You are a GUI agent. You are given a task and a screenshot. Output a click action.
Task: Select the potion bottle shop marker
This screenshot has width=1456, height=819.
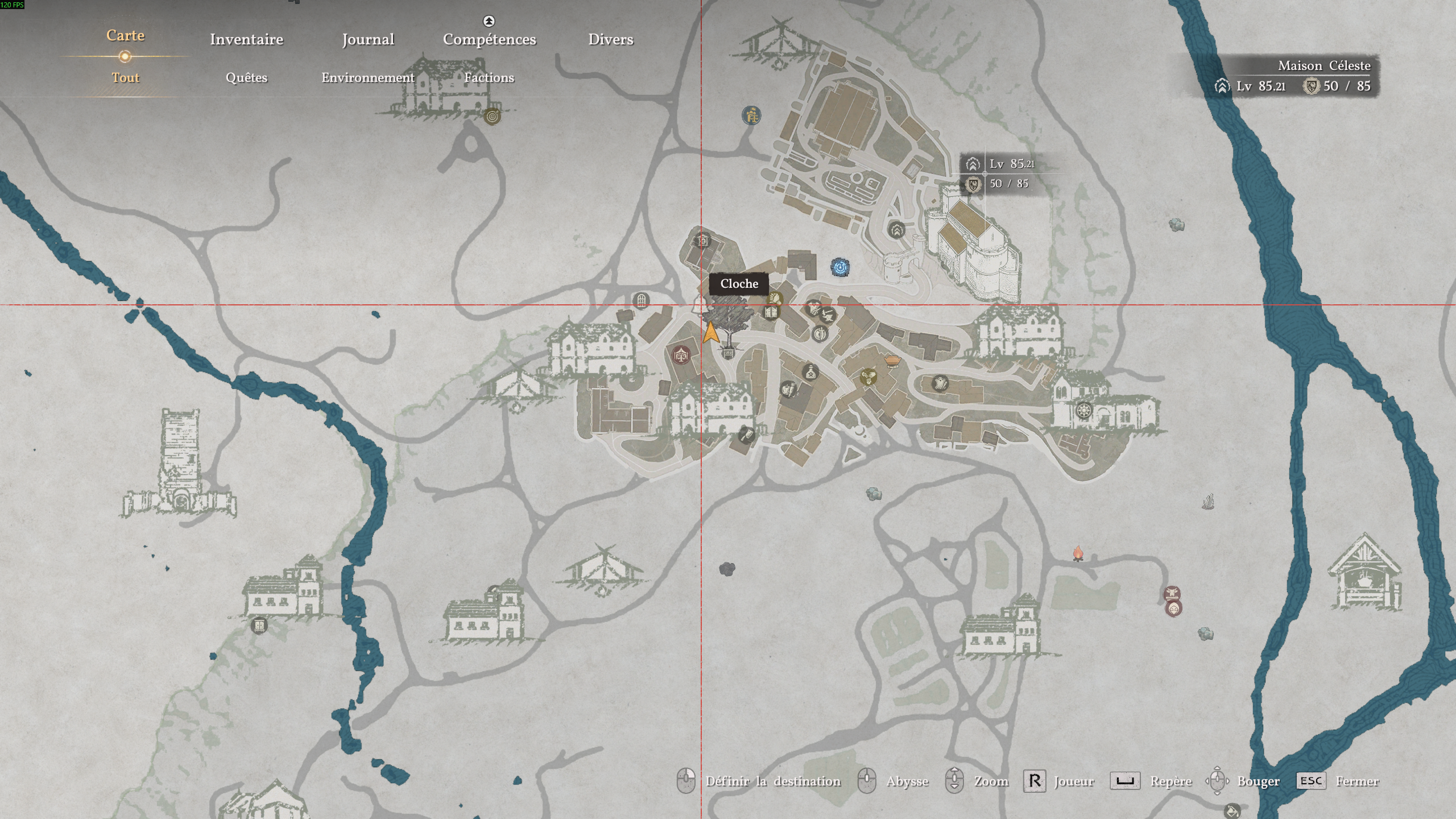tap(810, 373)
